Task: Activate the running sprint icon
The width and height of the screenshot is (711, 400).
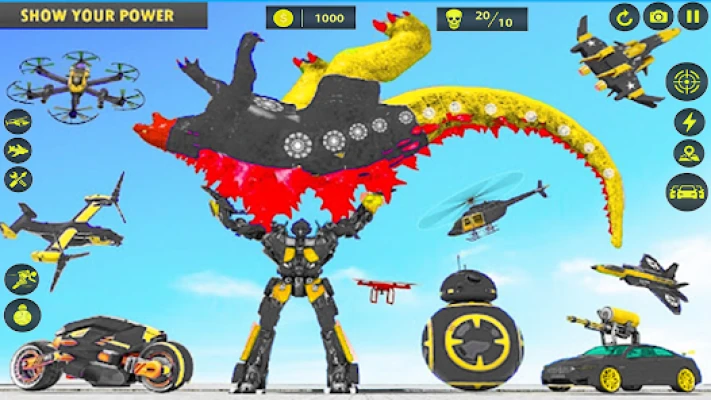Action: coord(21,279)
